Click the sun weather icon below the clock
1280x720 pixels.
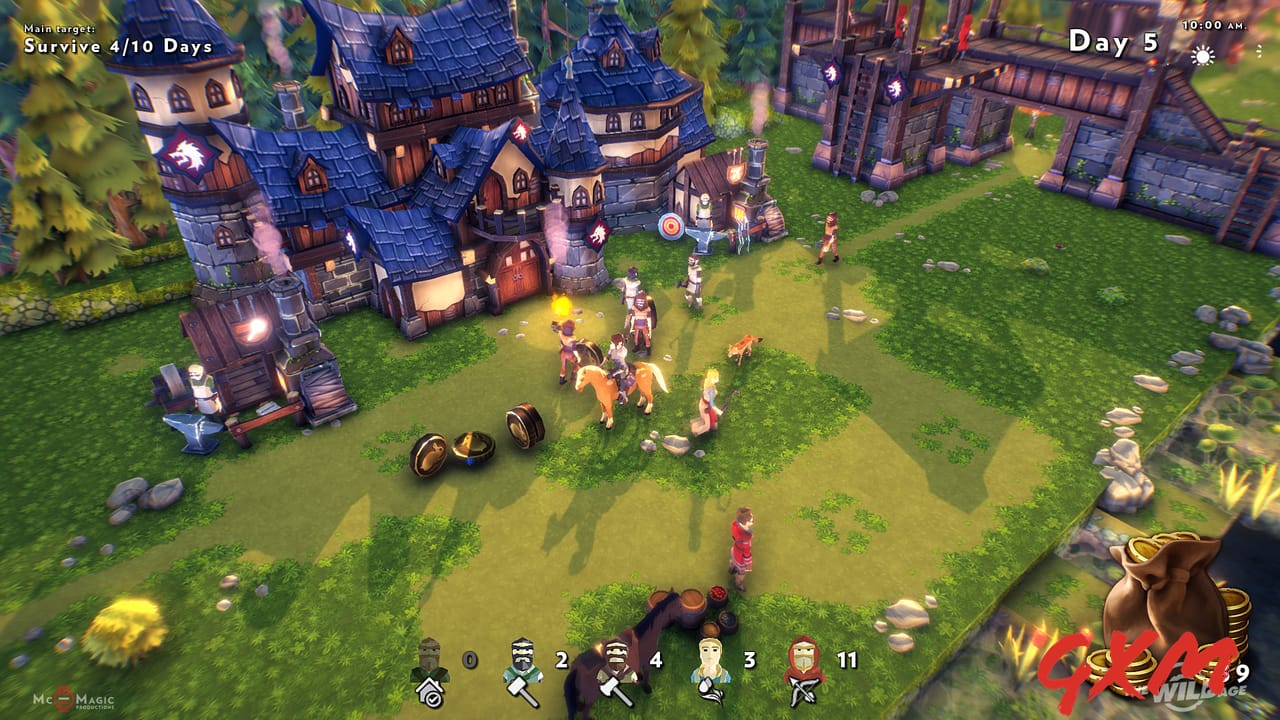[1204, 56]
